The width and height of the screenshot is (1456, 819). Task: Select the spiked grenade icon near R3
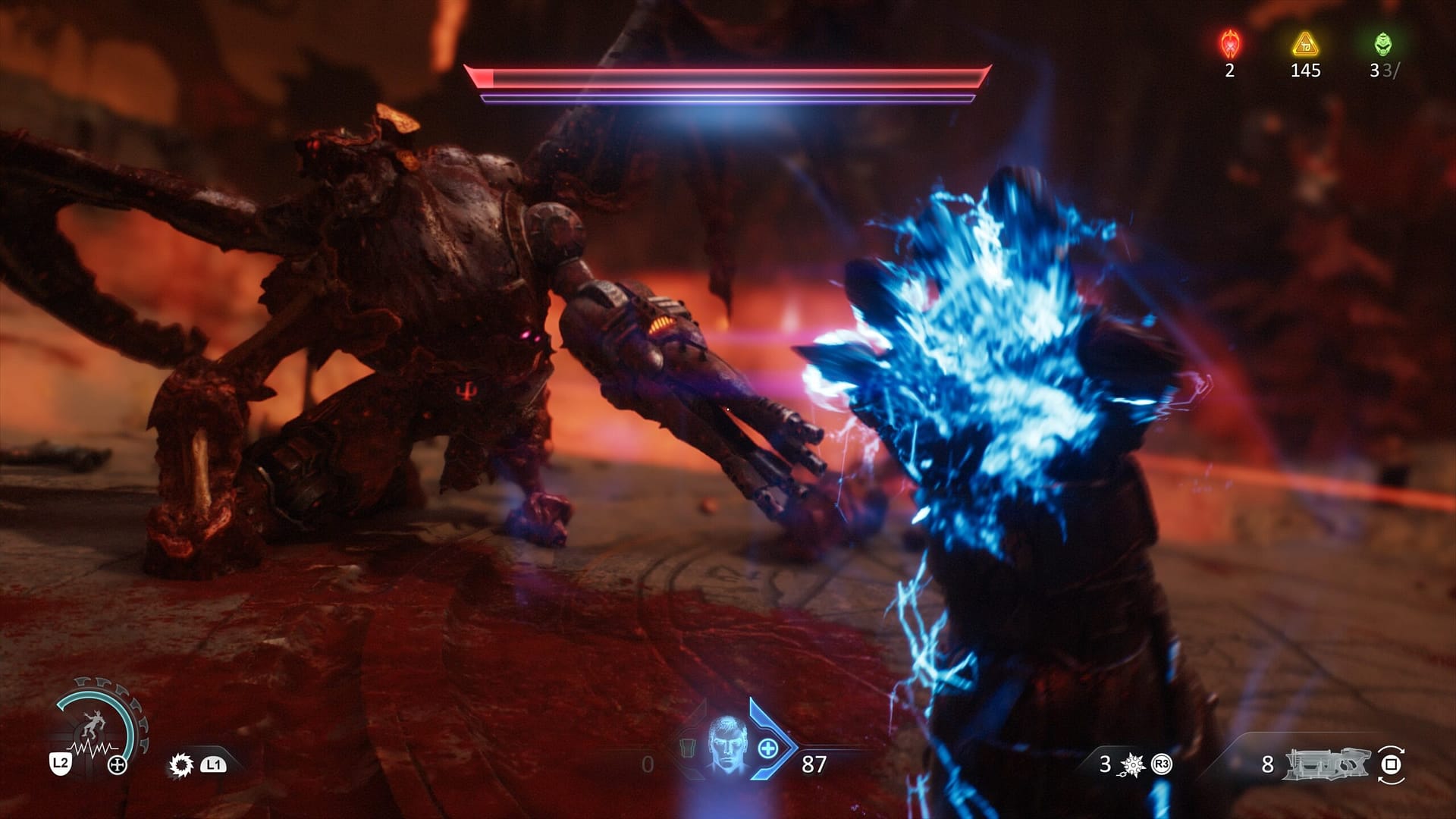(1132, 764)
